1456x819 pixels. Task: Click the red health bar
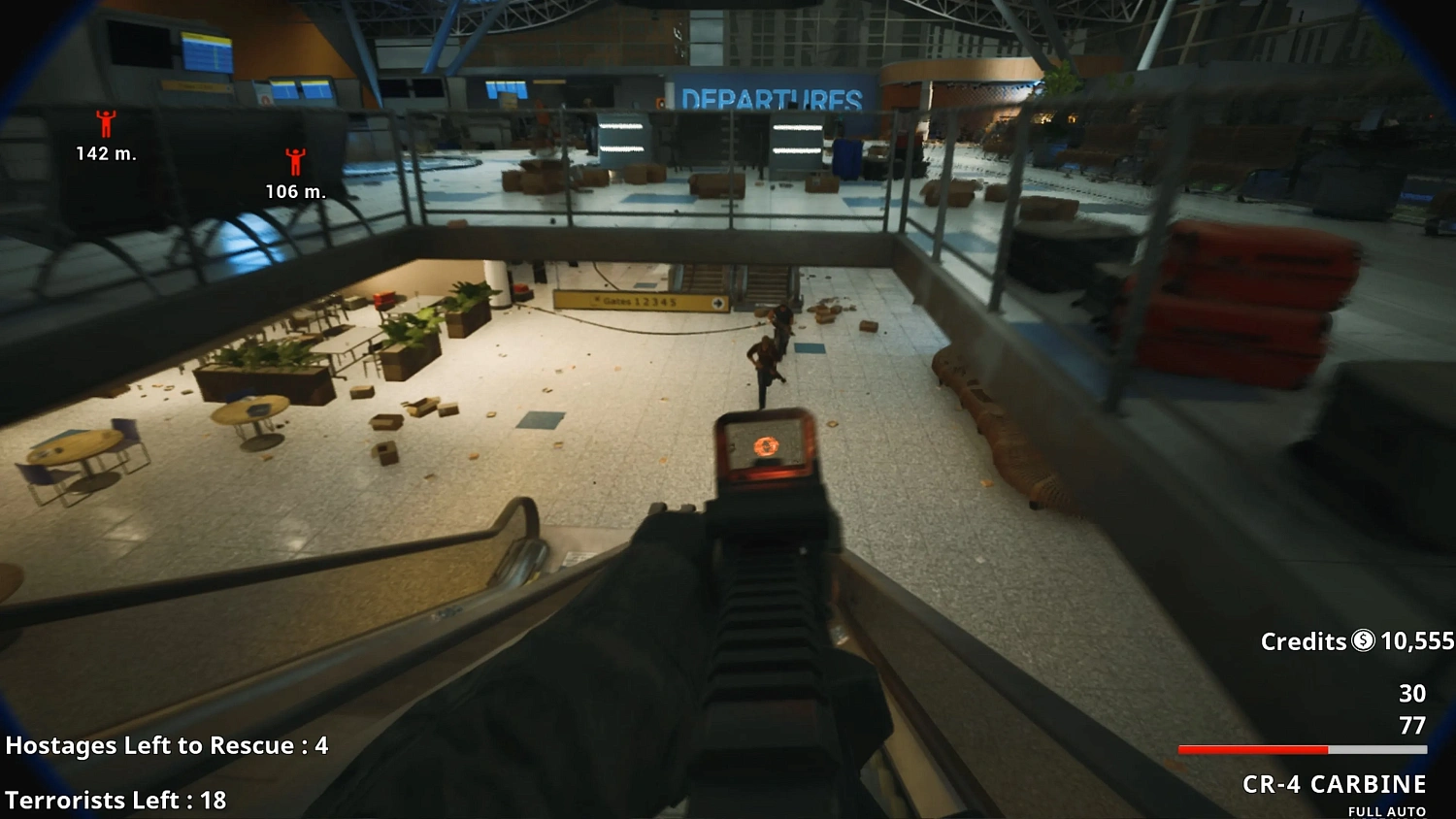pyautogui.click(x=1252, y=748)
